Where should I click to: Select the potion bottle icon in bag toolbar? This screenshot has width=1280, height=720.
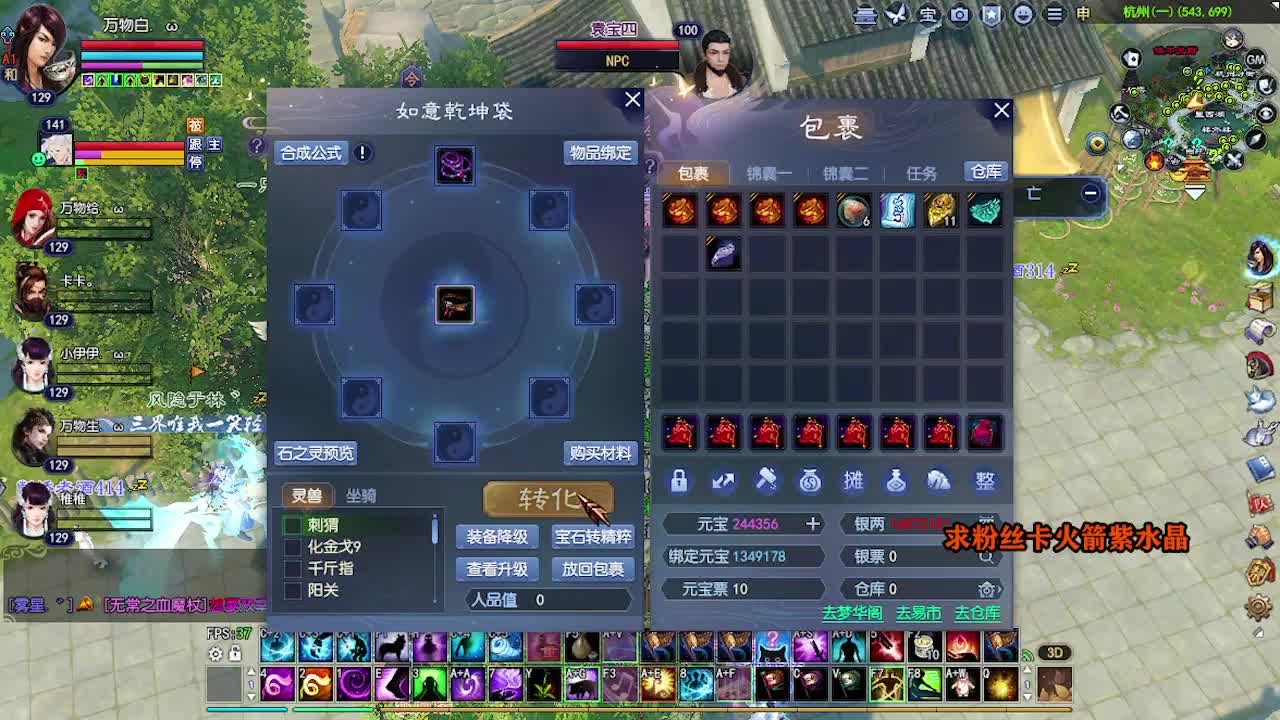(x=897, y=481)
